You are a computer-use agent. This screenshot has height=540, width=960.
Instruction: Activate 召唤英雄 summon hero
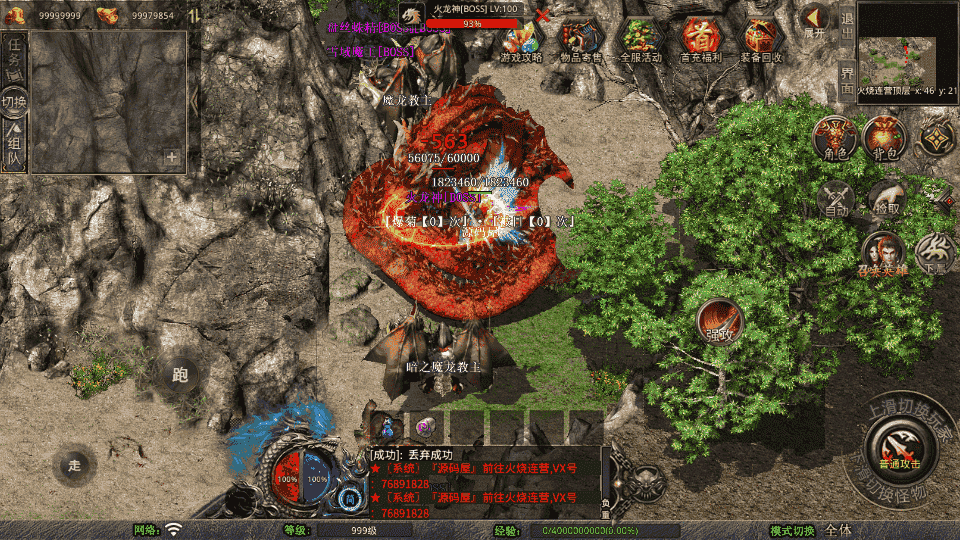(884, 254)
